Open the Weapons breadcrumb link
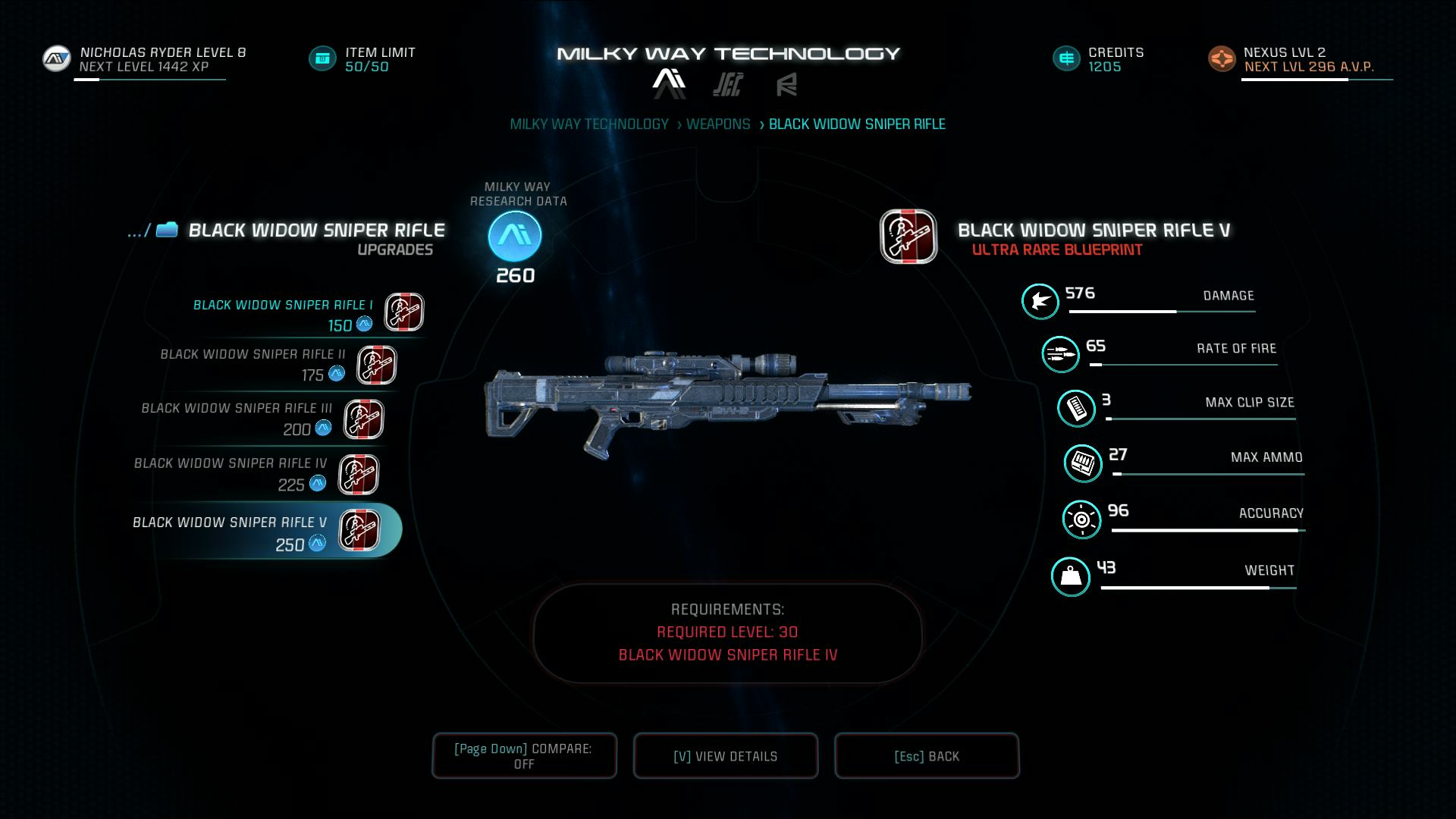The width and height of the screenshot is (1456, 819). 717,123
